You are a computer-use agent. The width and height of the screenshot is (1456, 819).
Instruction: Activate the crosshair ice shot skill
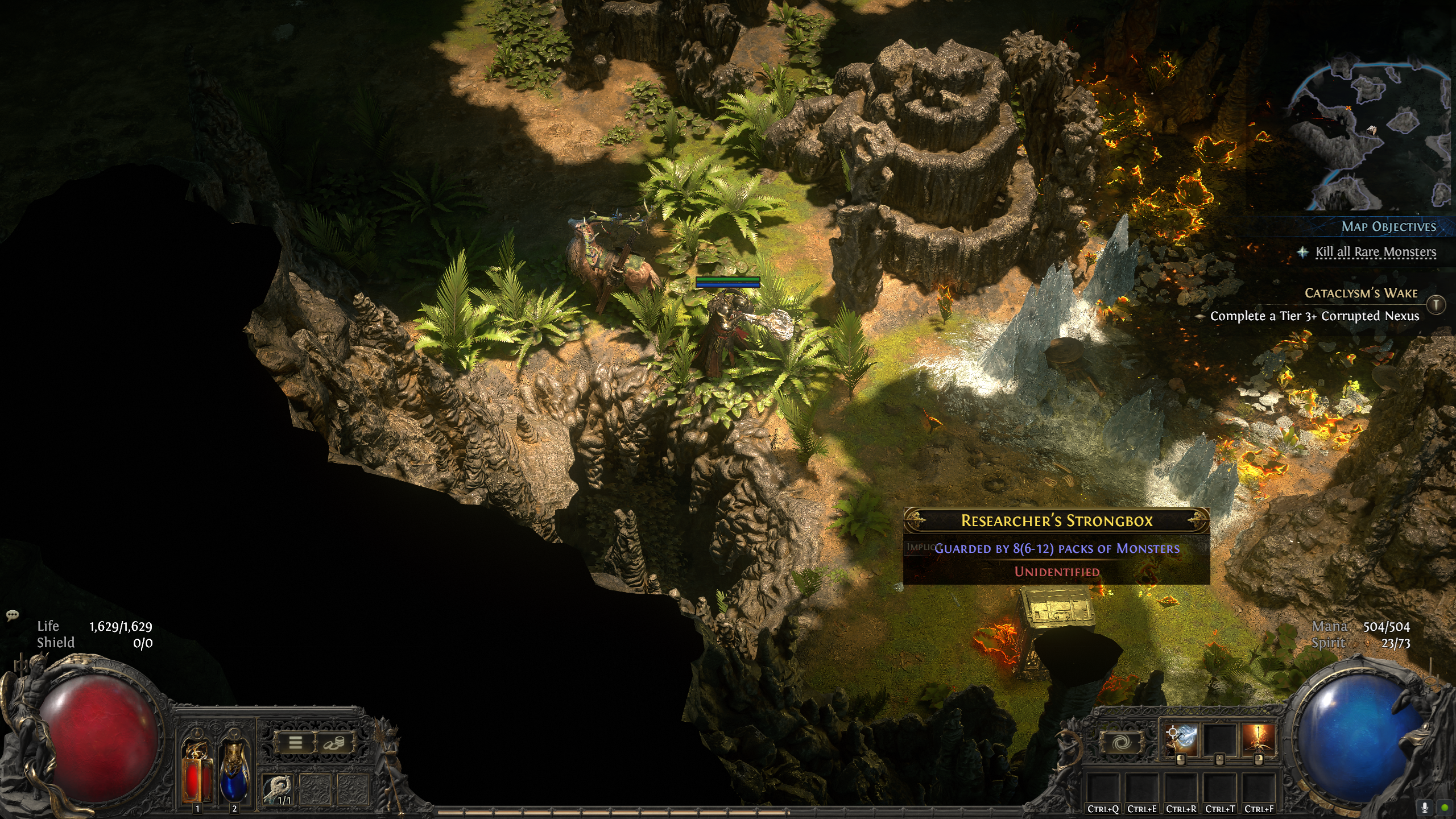pos(1181,740)
